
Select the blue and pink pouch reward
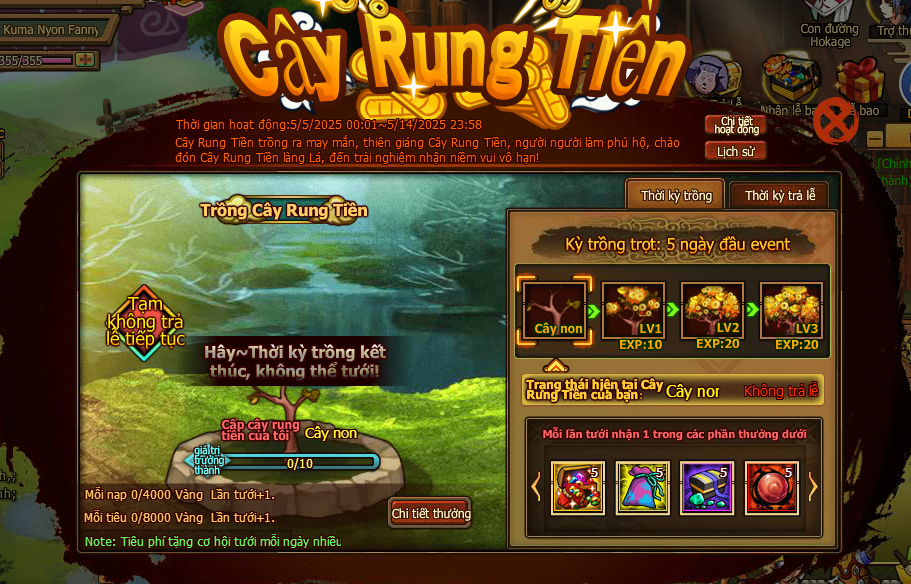pyautogui.click(x=642, y=488)
